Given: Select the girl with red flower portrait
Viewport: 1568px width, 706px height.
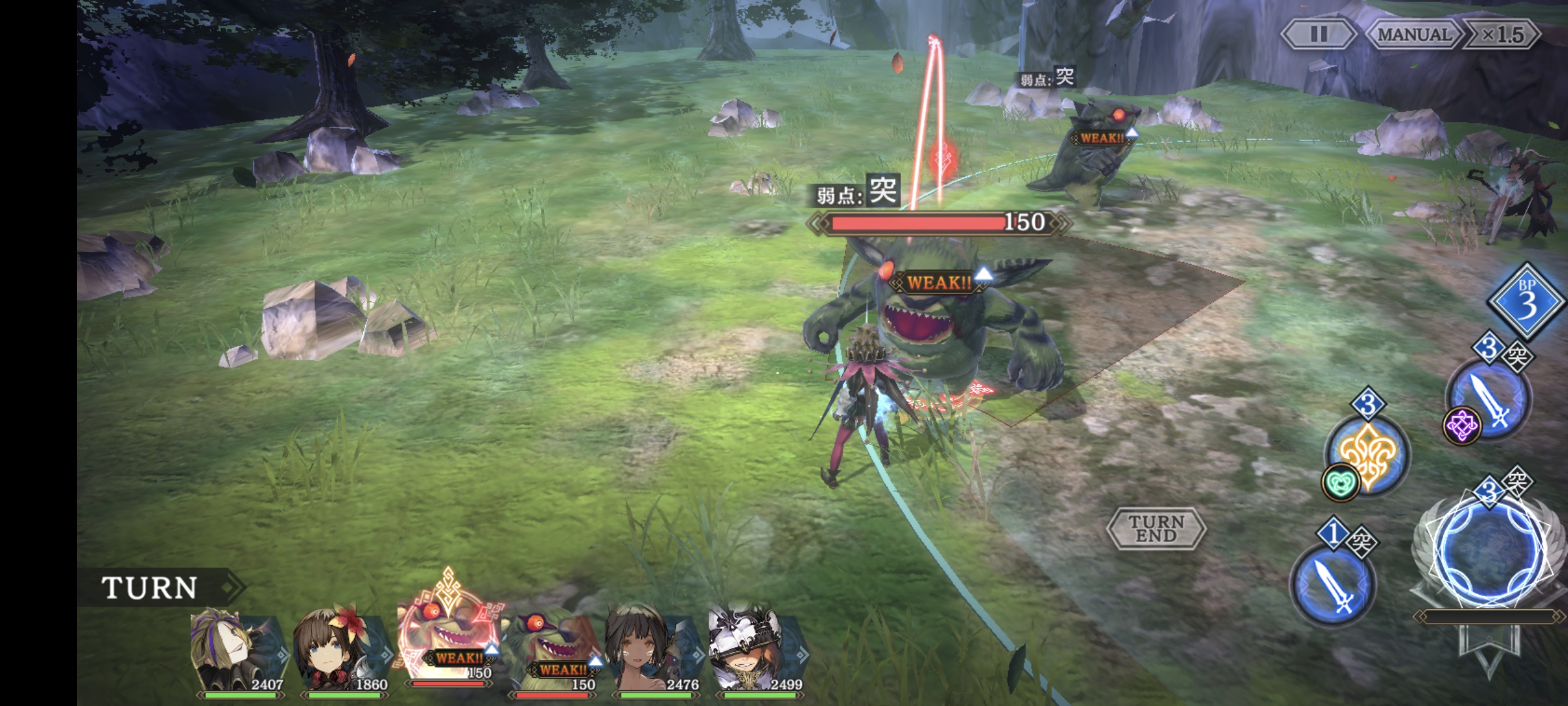Looking at the screenshot, I should click(341, 650).
